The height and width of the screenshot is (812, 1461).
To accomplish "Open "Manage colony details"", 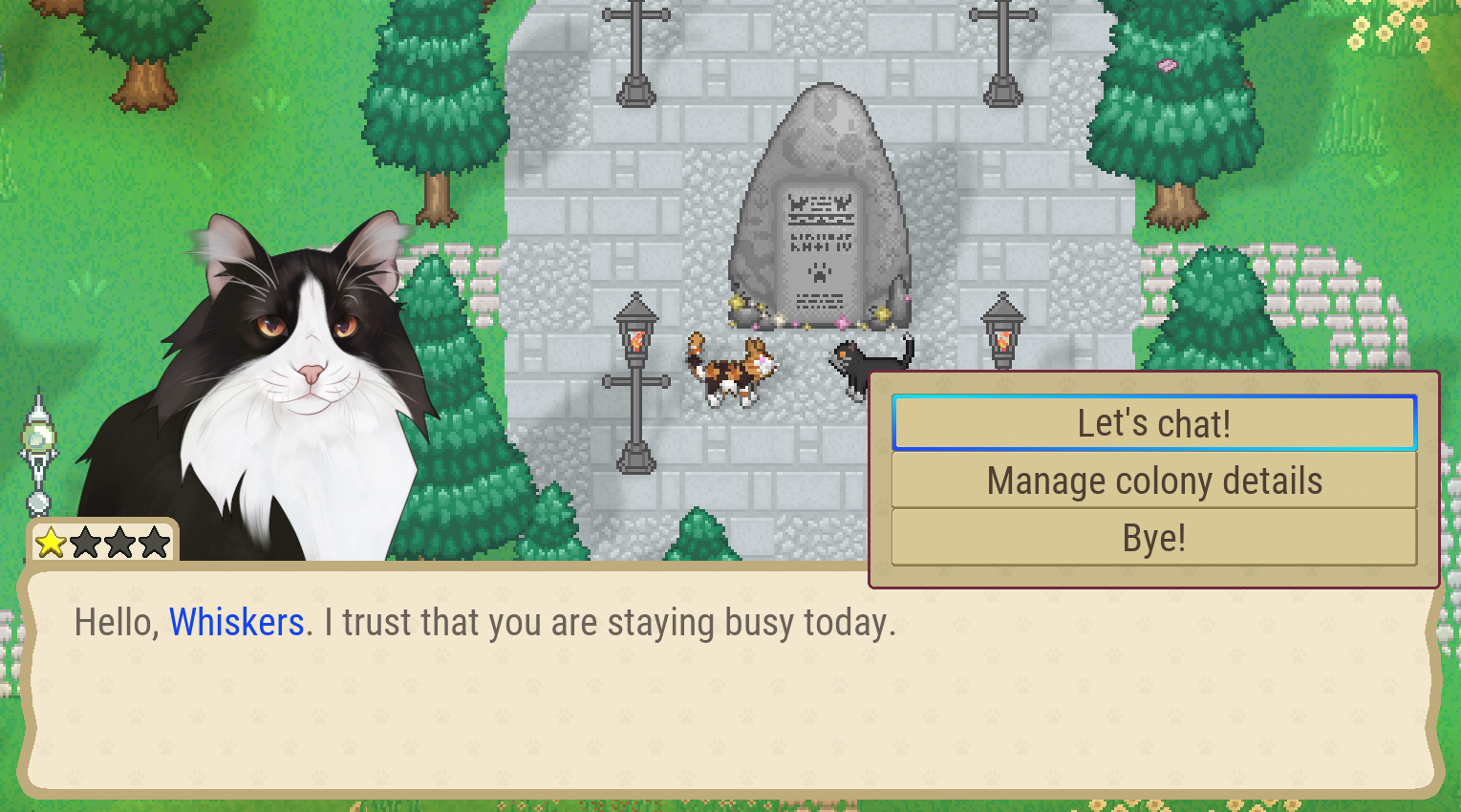I will [1152, 480].
